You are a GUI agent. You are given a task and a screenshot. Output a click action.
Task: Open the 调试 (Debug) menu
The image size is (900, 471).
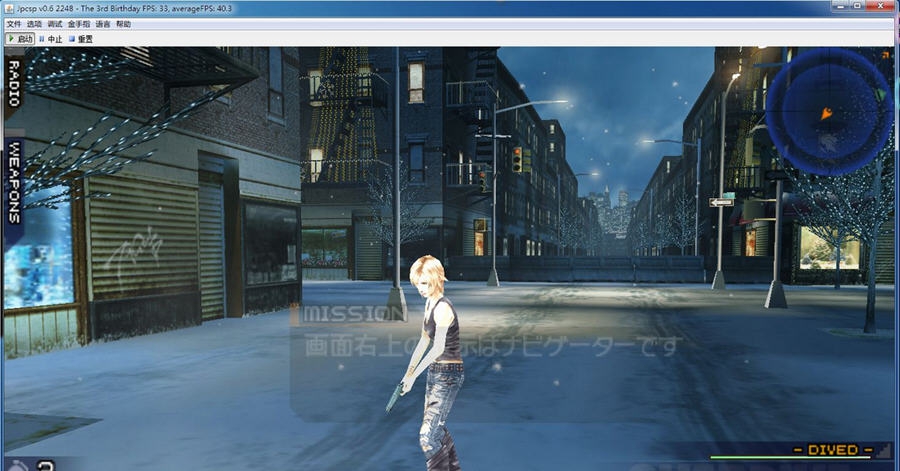coord(55,24)
